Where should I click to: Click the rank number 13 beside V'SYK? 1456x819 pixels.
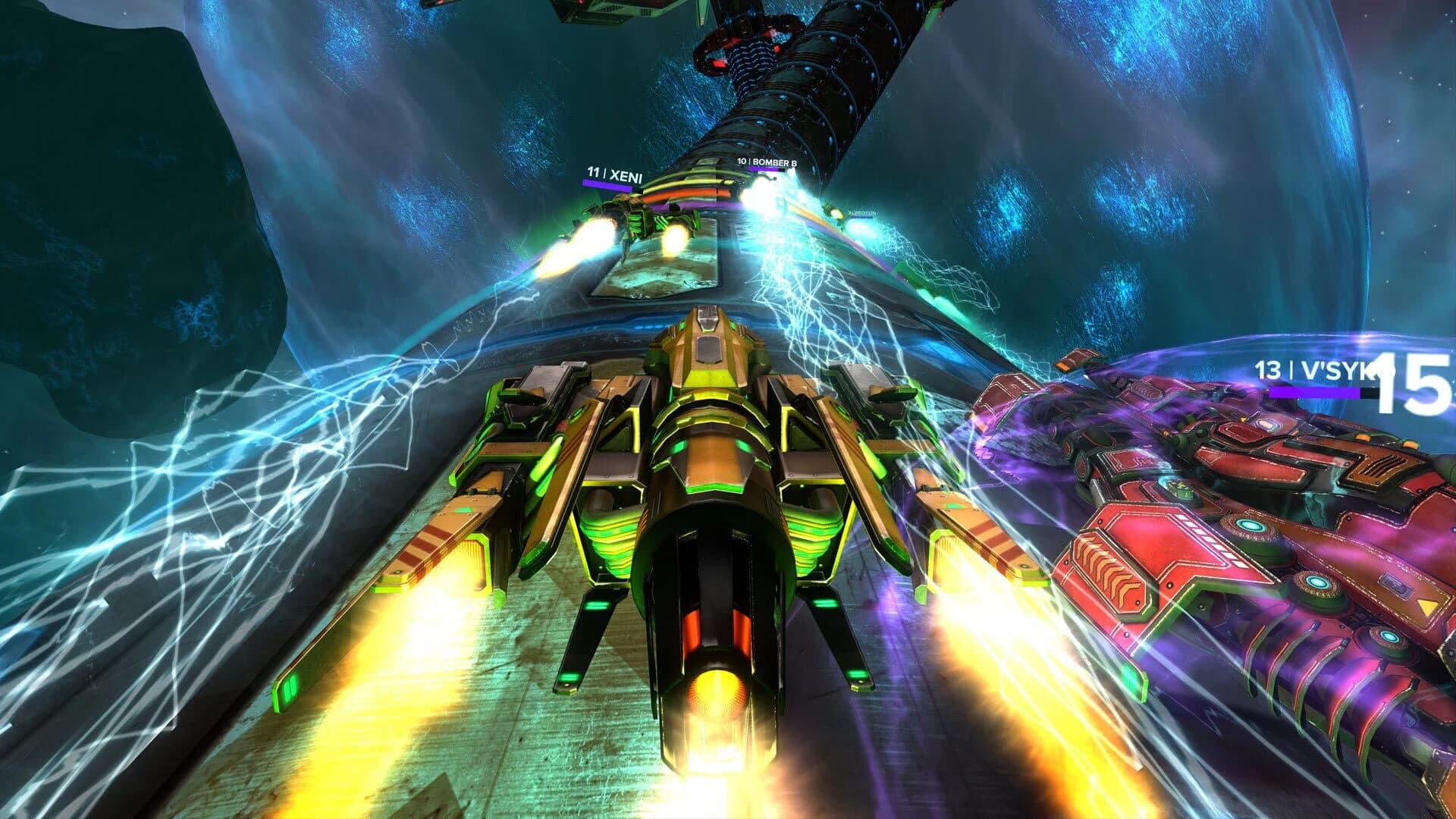1267,369
